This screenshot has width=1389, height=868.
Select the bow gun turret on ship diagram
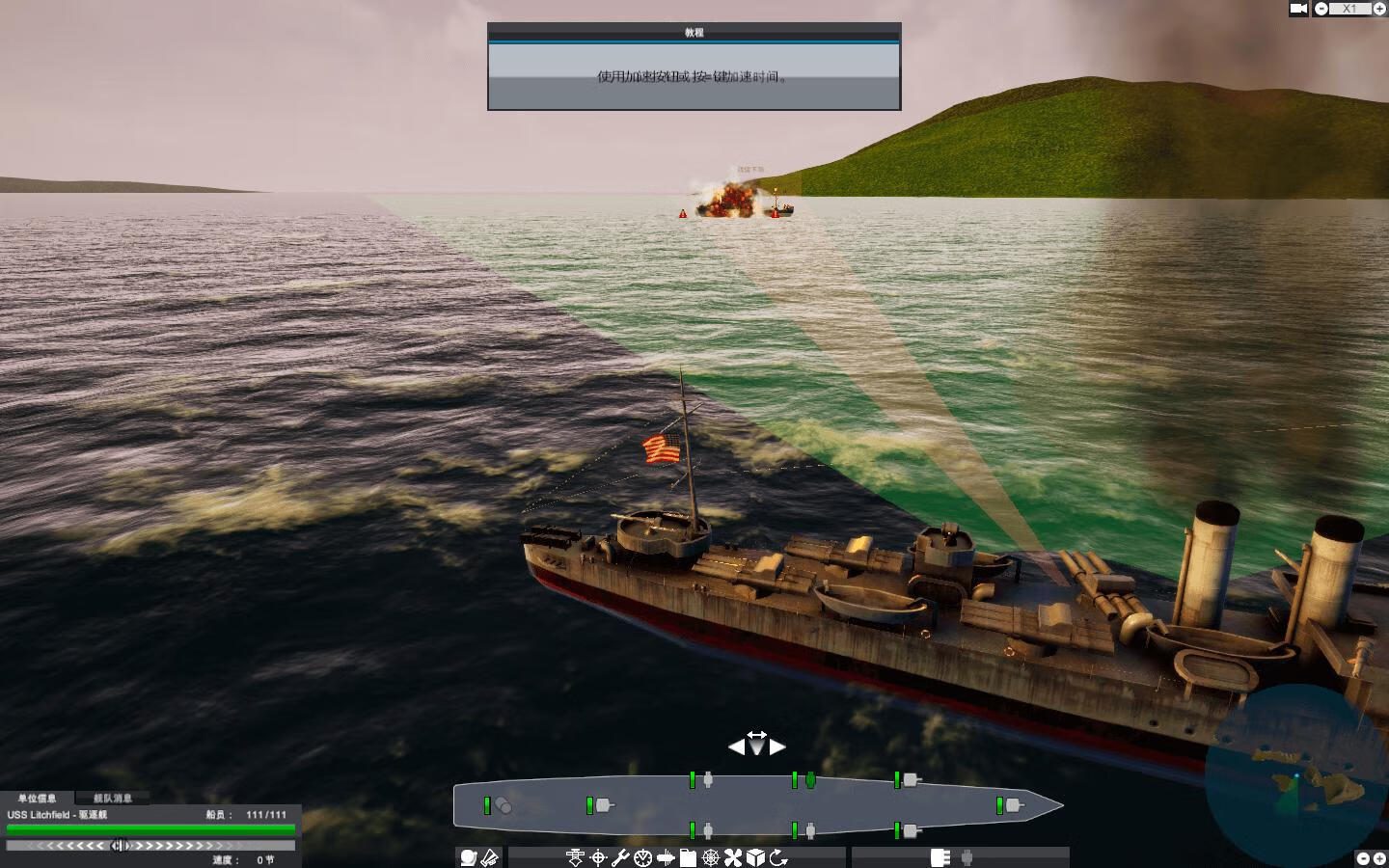1012,805
